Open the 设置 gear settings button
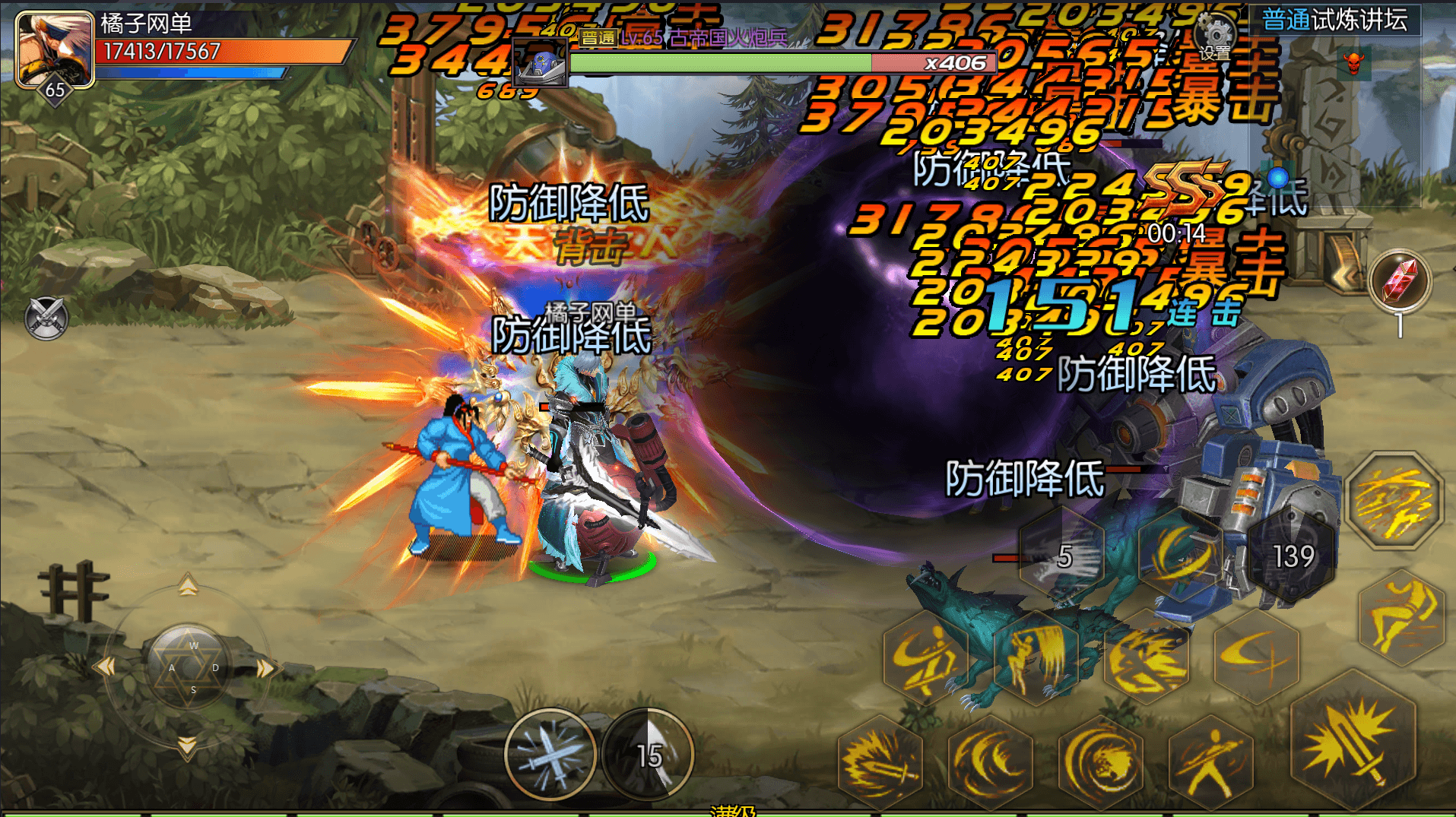Viewport: 1456px width, 817px height. pyautogui.click(x=1215, y=36)
